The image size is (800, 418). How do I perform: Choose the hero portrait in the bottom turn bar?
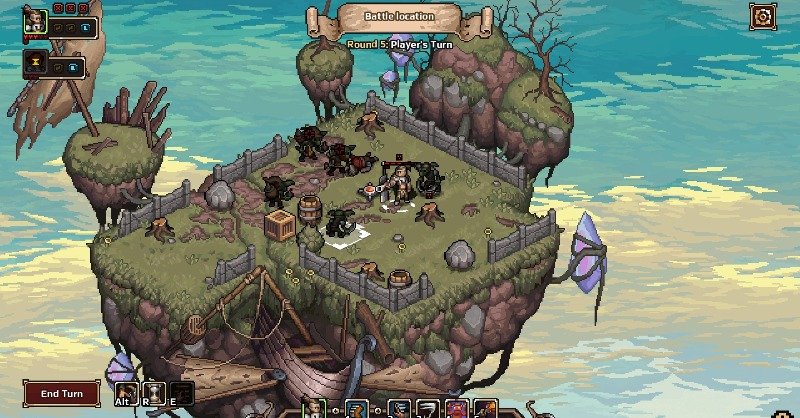pos(314,408)
